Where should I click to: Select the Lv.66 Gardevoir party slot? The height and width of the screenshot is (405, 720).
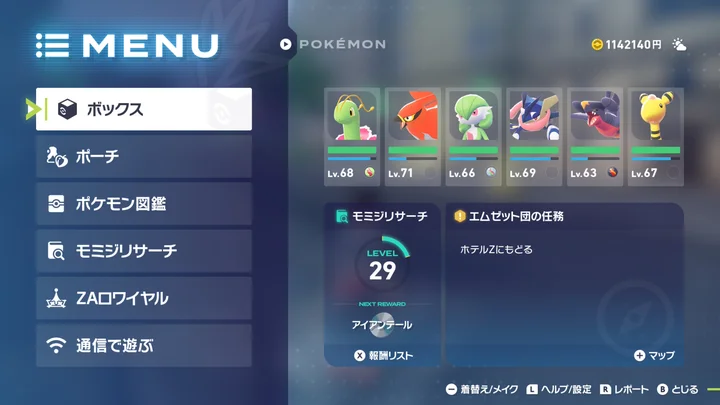[x=472, y=135]
